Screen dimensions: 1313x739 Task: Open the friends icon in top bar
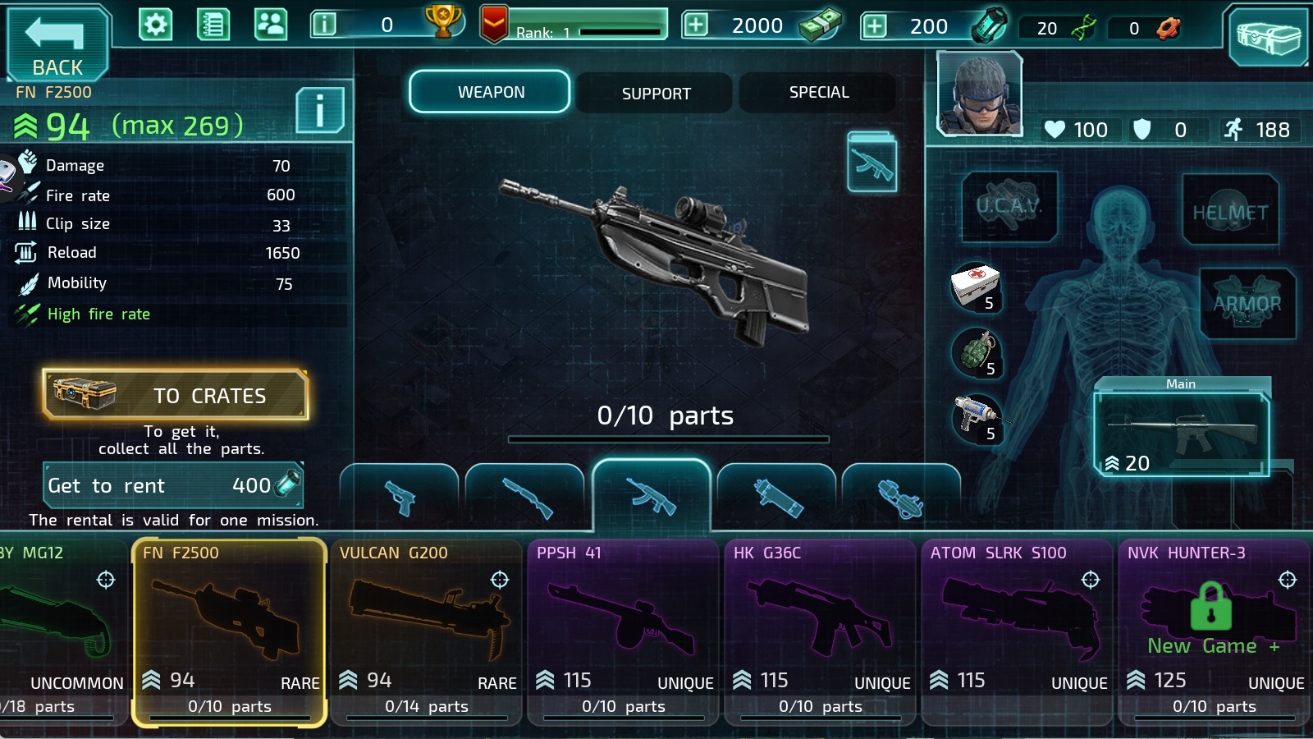(270, 24)
